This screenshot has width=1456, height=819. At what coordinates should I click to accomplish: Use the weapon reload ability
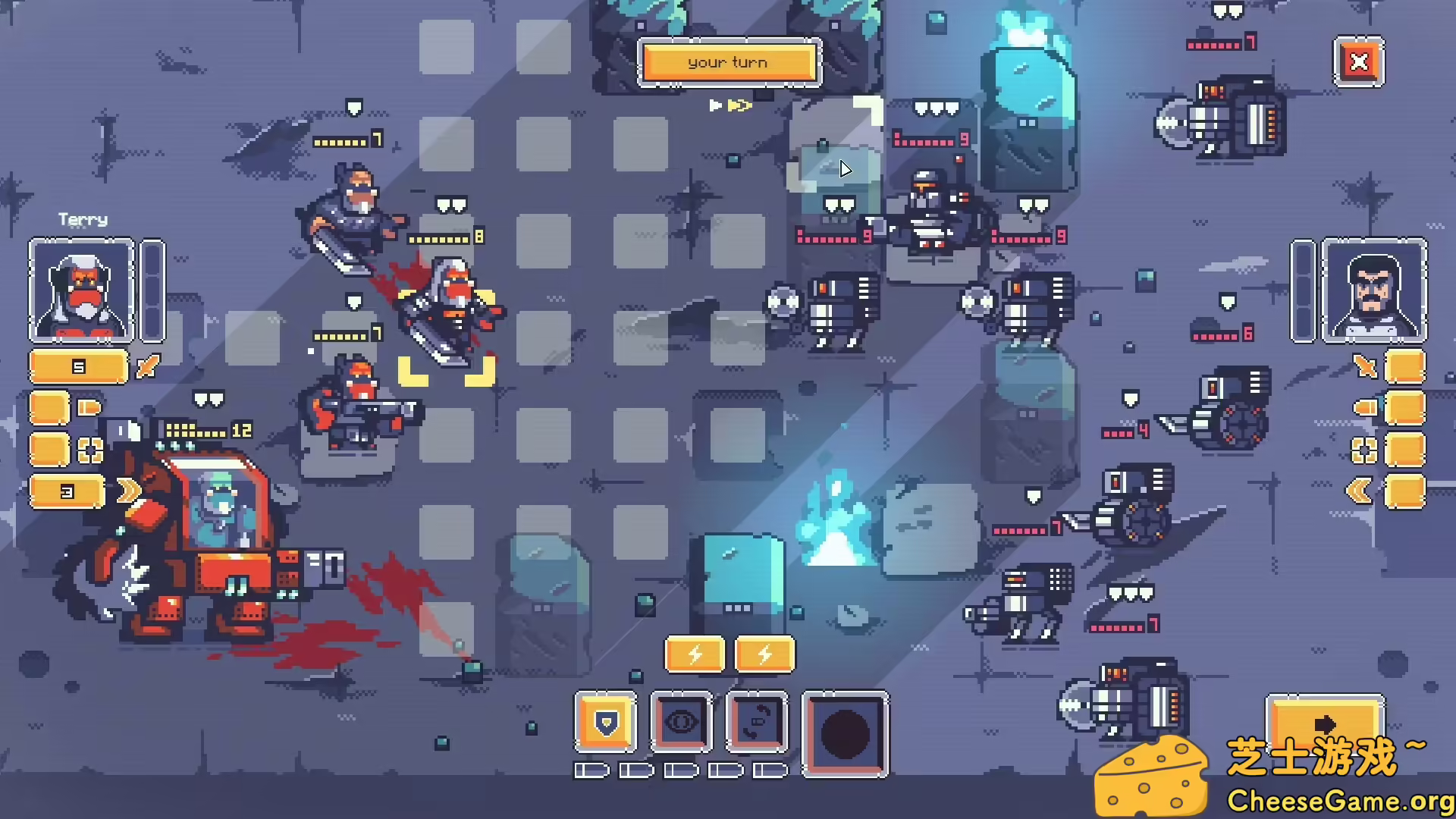758,722
